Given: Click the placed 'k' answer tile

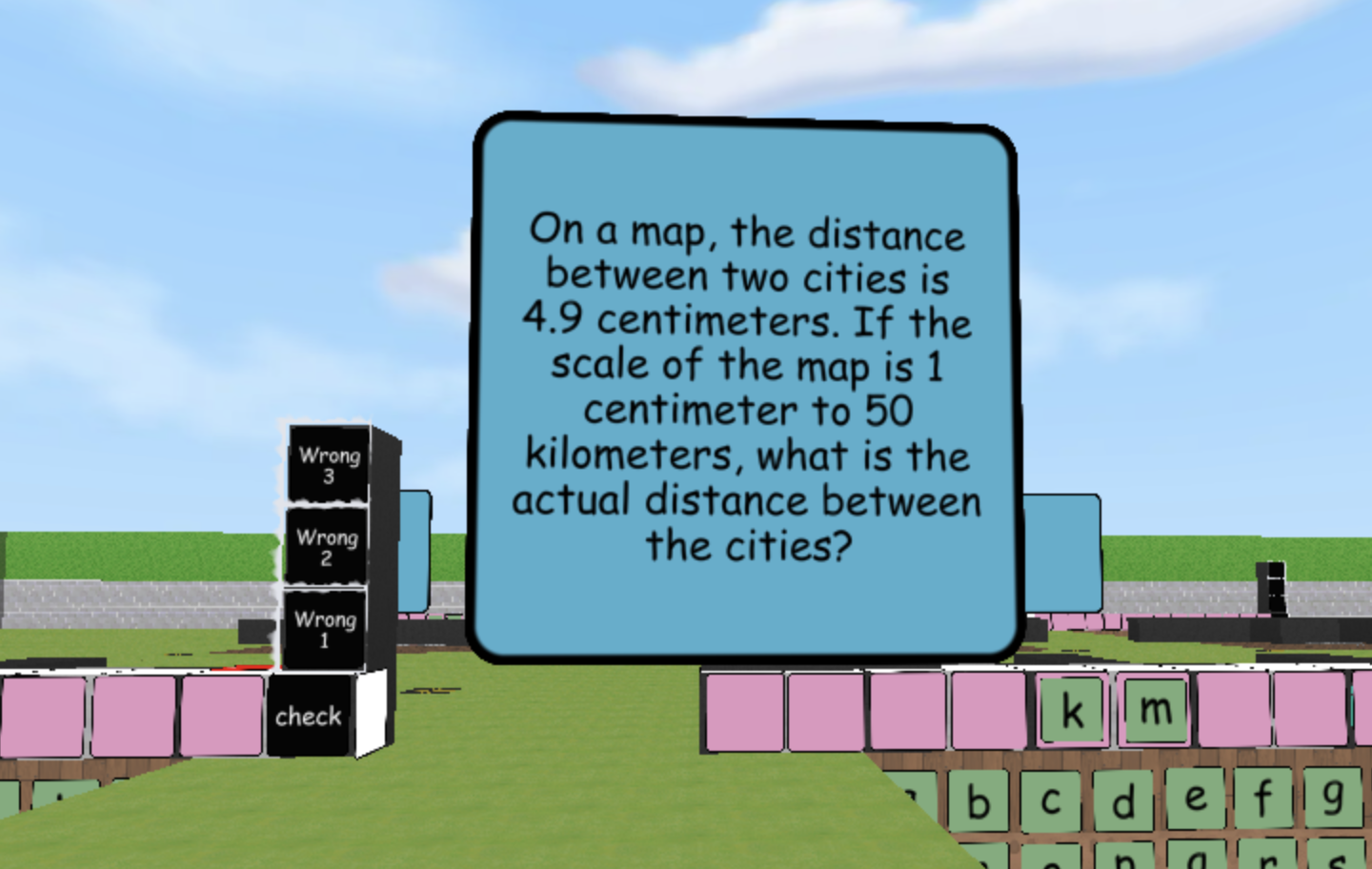Looking at the screenshot, I should (x=1072, y=708).
